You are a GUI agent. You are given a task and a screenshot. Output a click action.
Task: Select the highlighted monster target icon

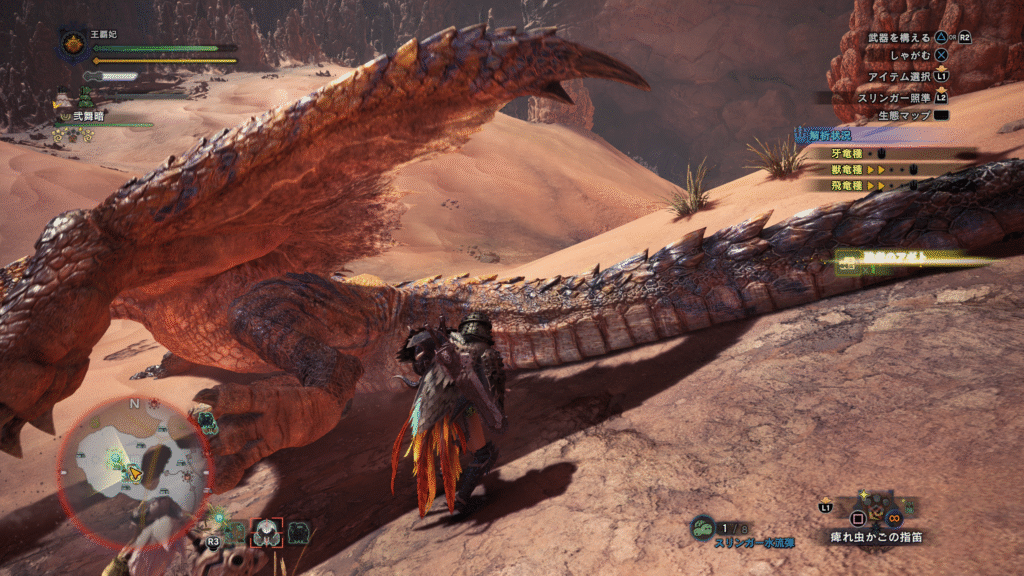click(267, 532)
